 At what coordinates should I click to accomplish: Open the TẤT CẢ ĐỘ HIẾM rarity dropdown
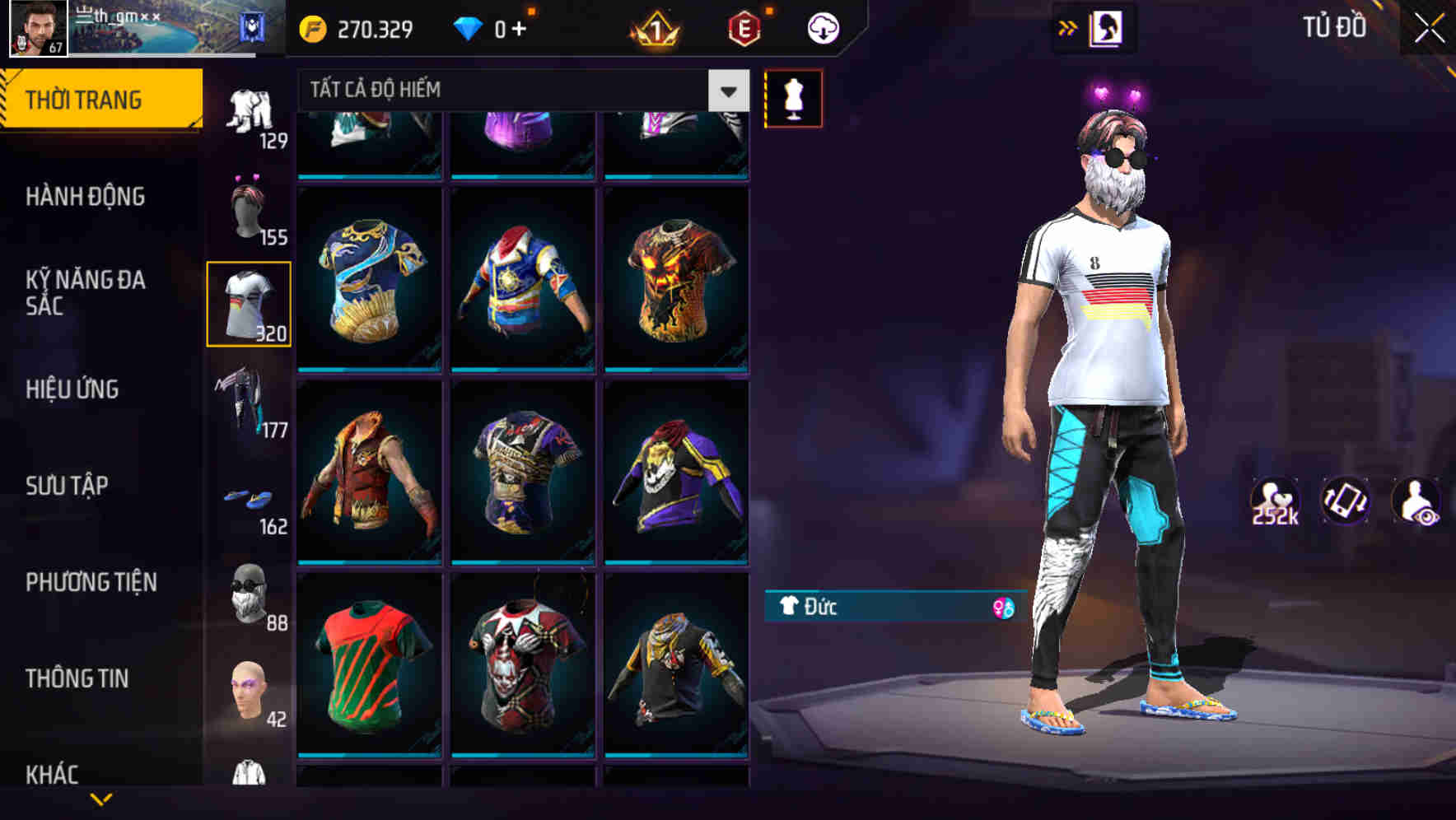[728, 91]
